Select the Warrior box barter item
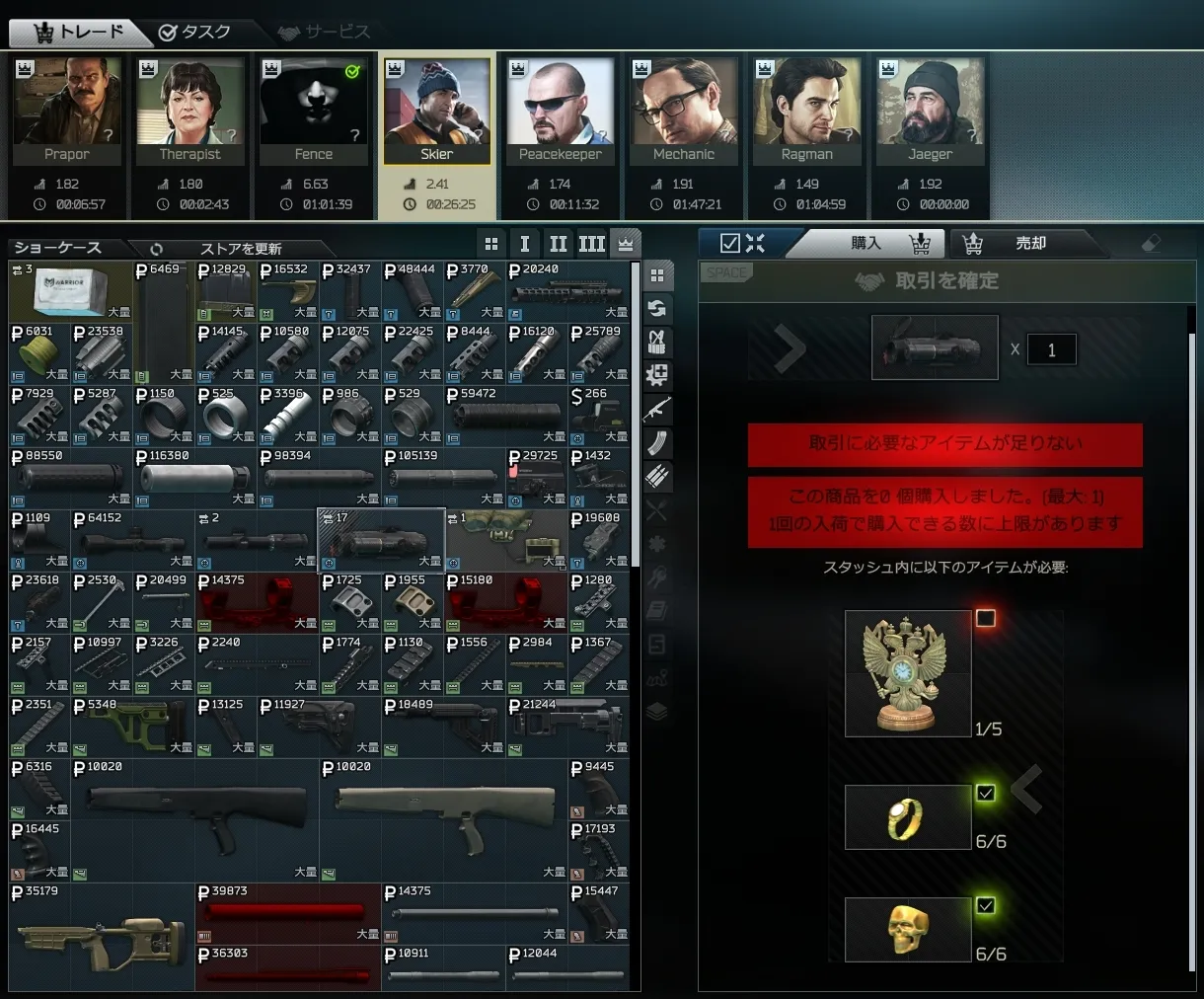The image size is (1204, 999). coord(70,291)
